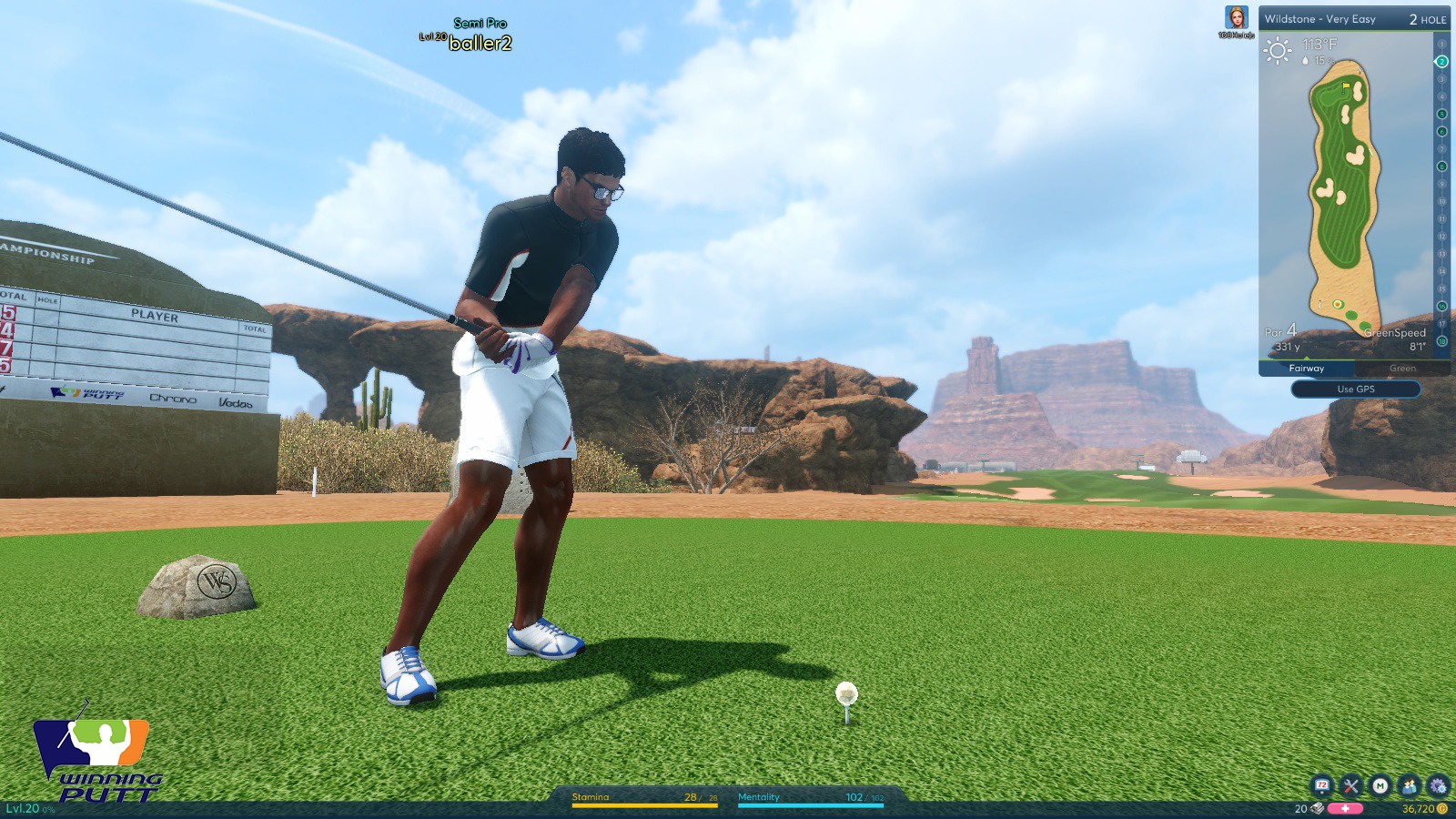The height and width of the screenshot is (819, 1456).
Task: Select hole 5 marker on the hole list
Action: click(1441, 114)
